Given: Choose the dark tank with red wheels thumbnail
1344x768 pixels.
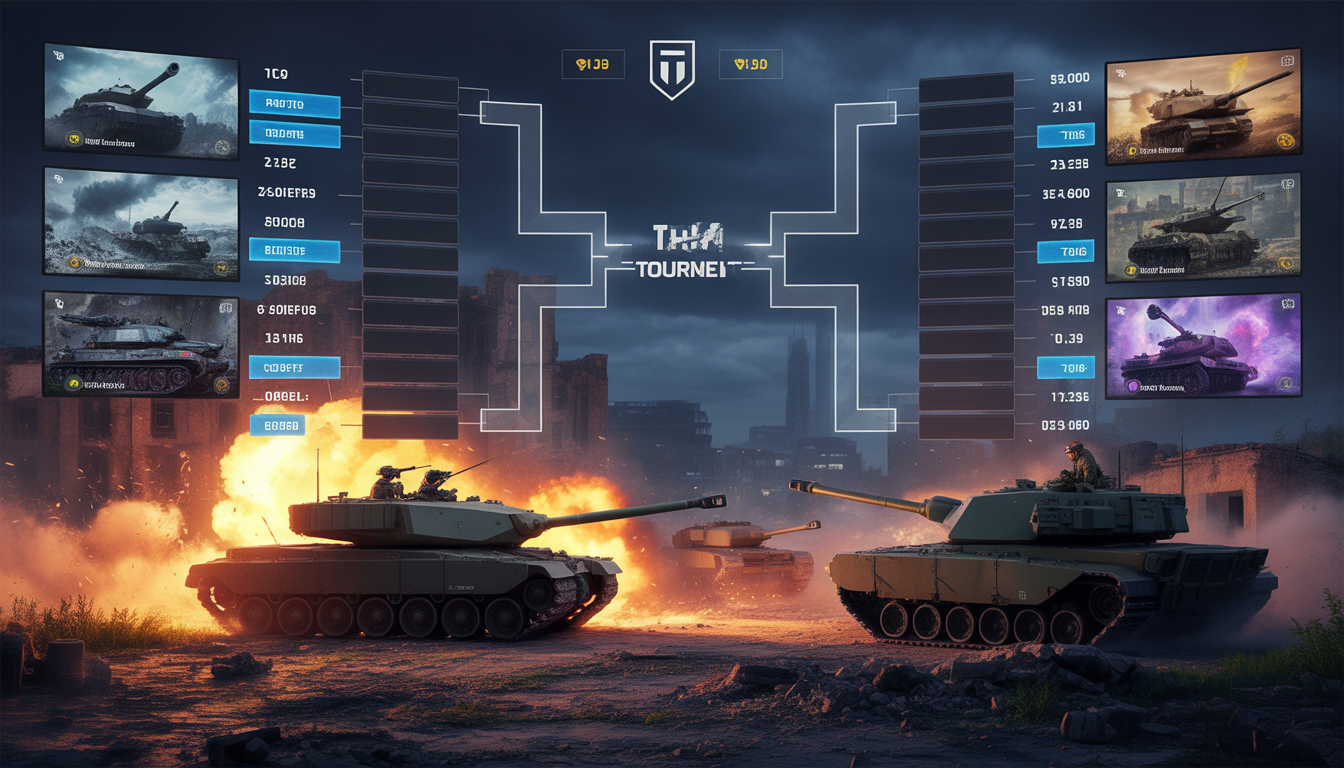Looking at the screenshot, I should [140, 343].
